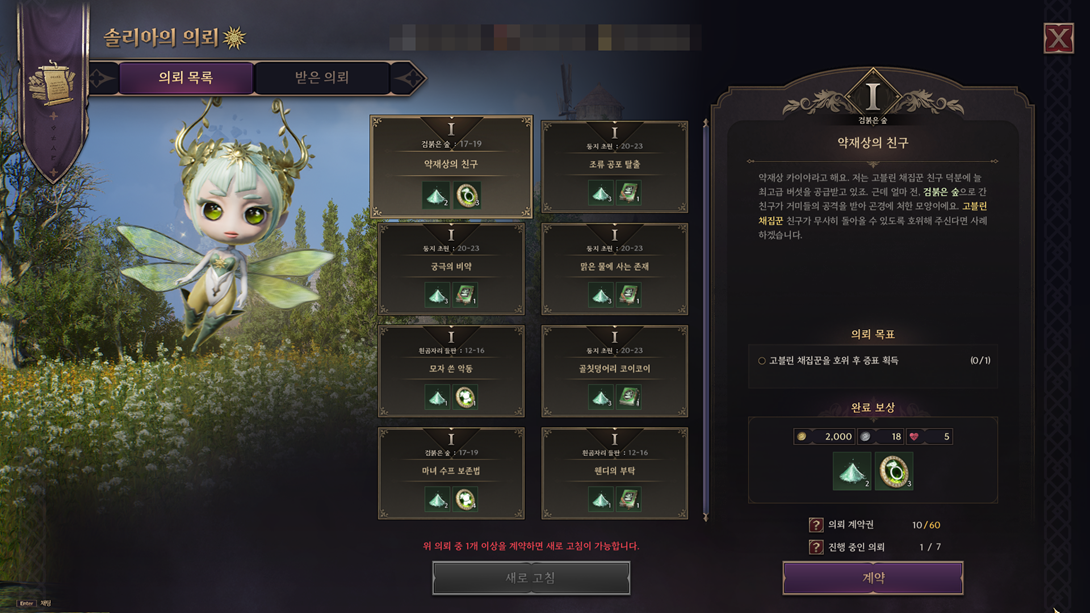Click the 계약 button
The height and width of the screenshot is (613, 1090).
tap(872, 578)
